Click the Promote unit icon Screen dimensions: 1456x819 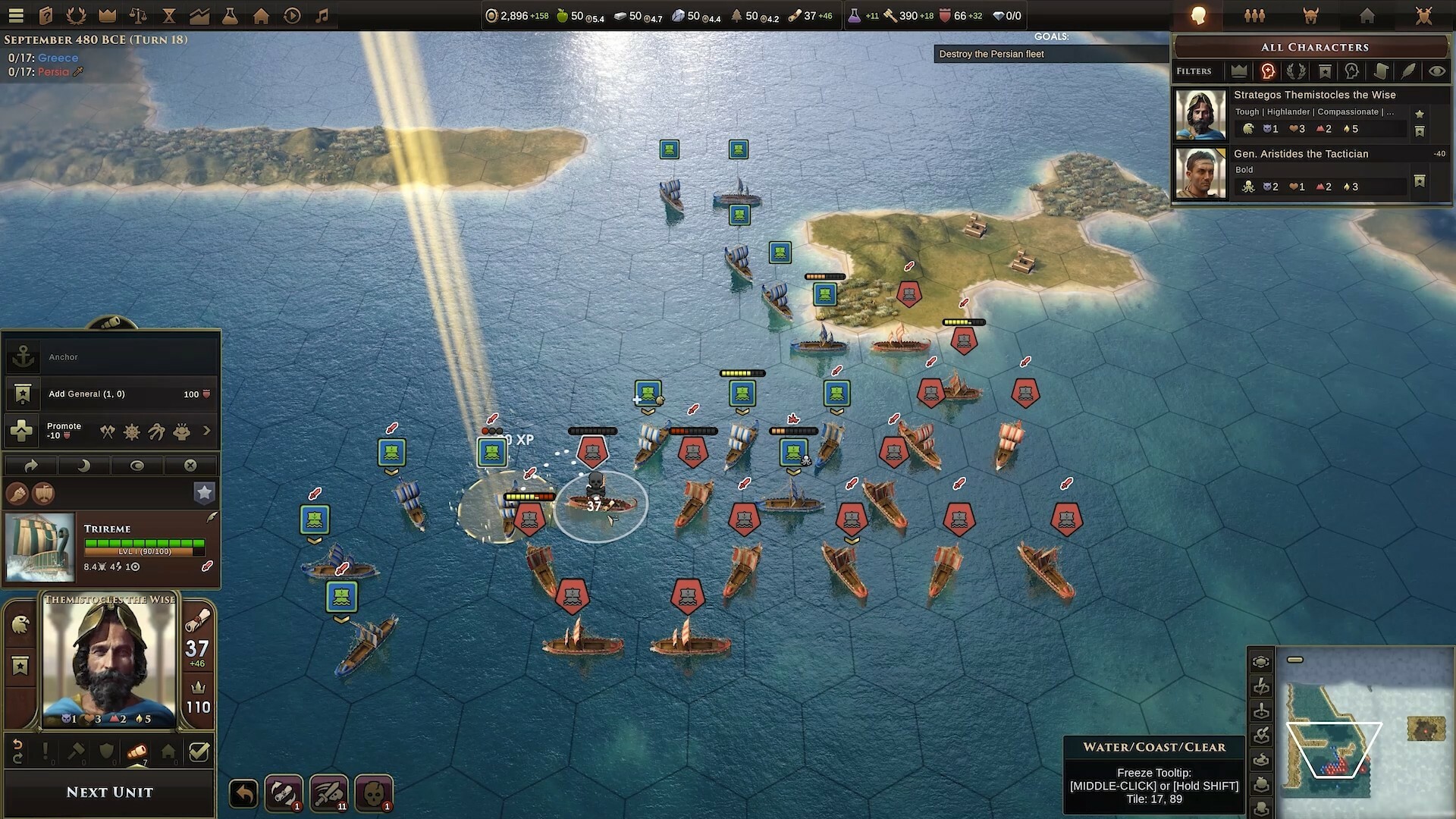point(23,430)
